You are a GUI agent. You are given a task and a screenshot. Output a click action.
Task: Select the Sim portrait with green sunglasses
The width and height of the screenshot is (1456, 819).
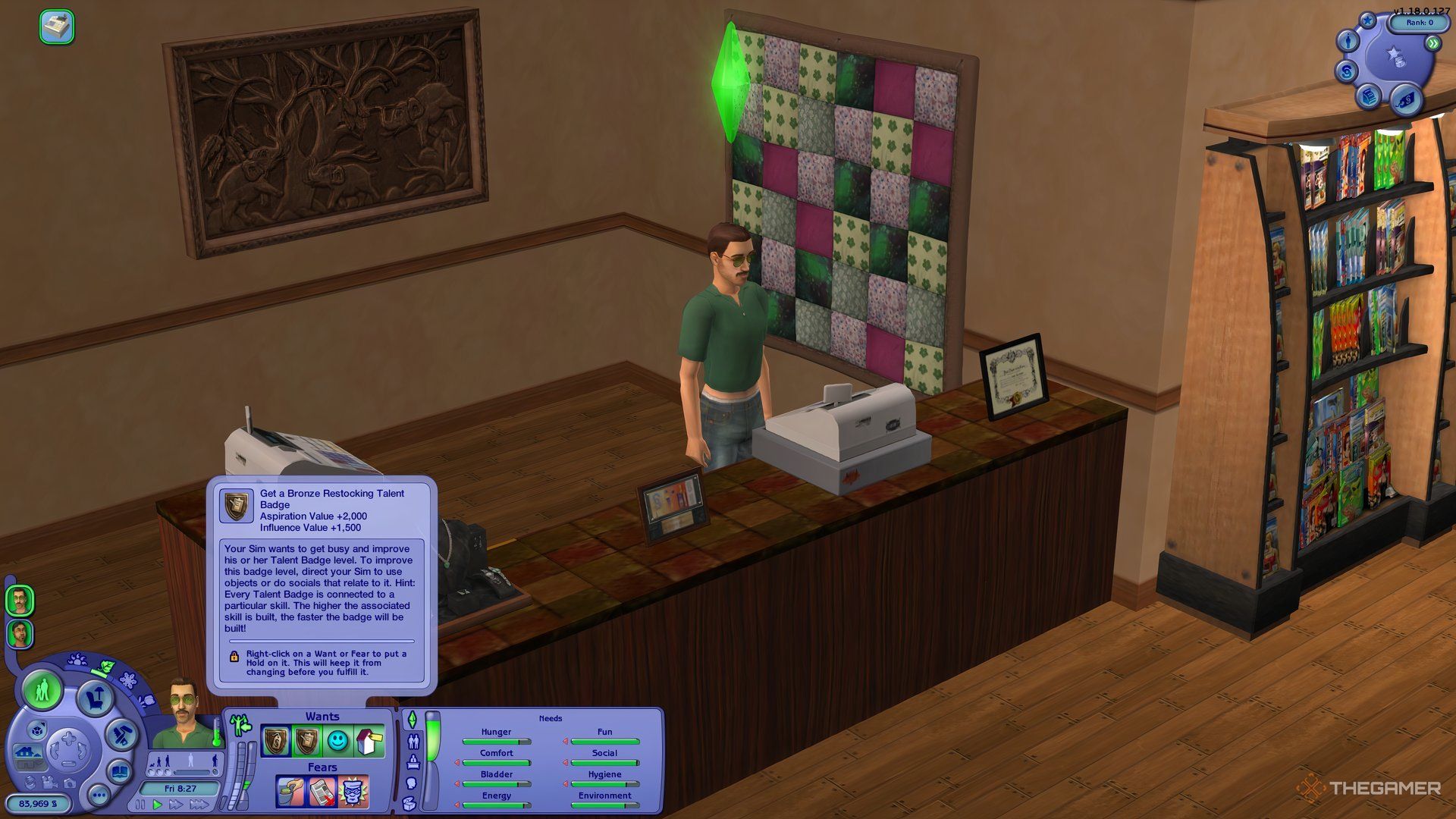[x=20, y=601]
